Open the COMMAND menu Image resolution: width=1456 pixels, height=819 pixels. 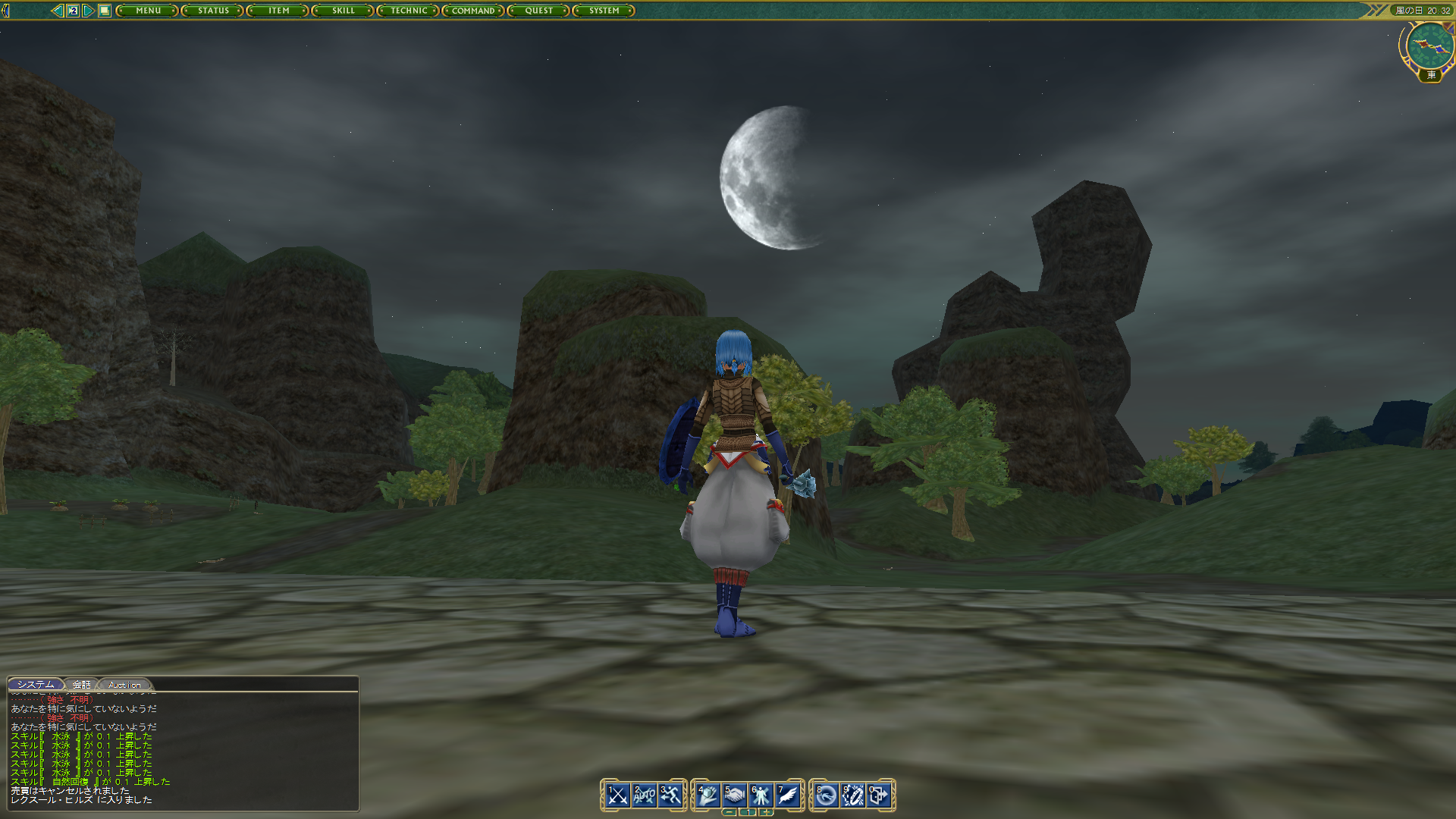click(x=473, y=11)
